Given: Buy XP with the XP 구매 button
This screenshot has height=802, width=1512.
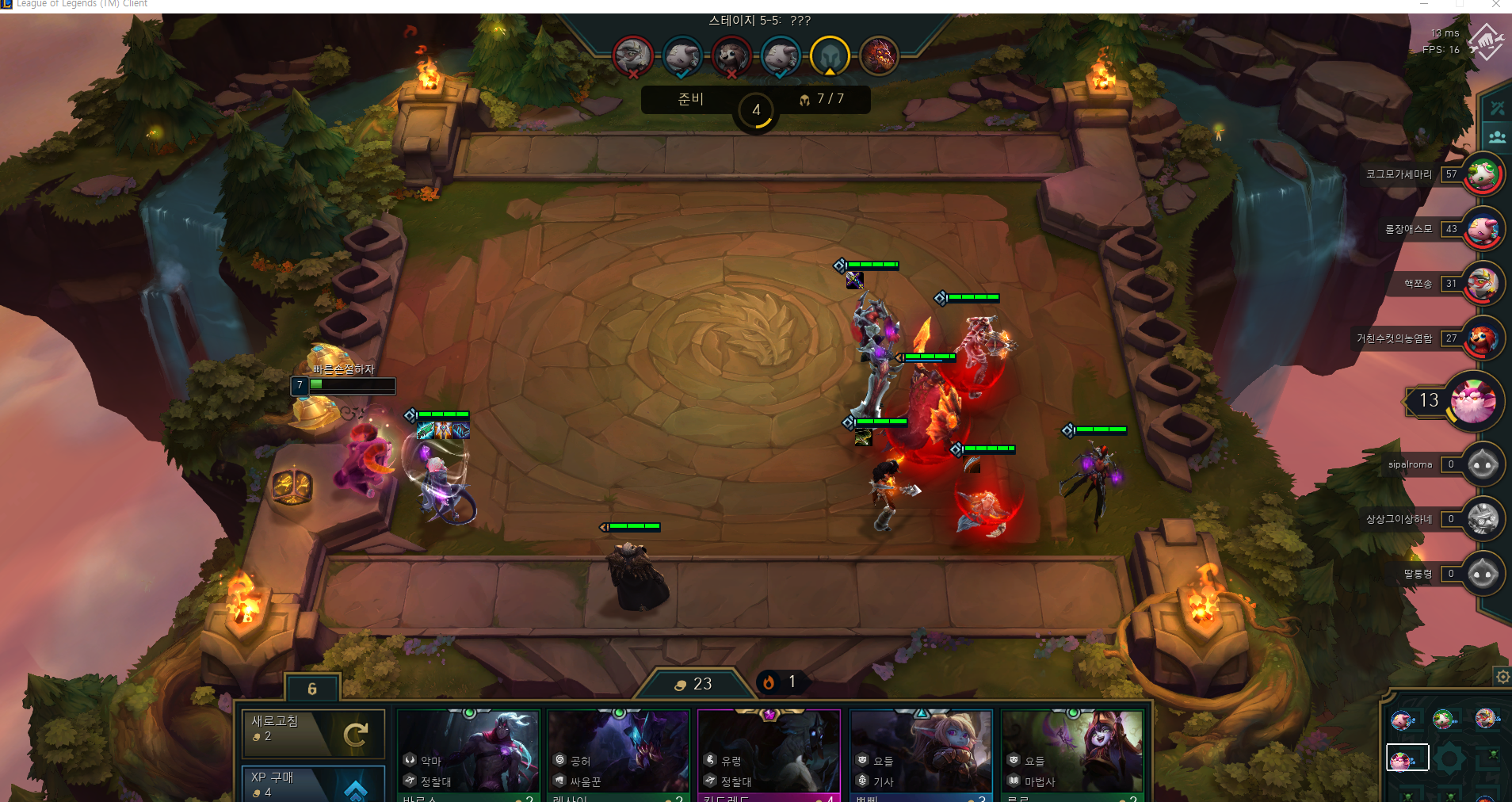Looking at the screenshot, I should pyautogui.click(x=313, y=783).
